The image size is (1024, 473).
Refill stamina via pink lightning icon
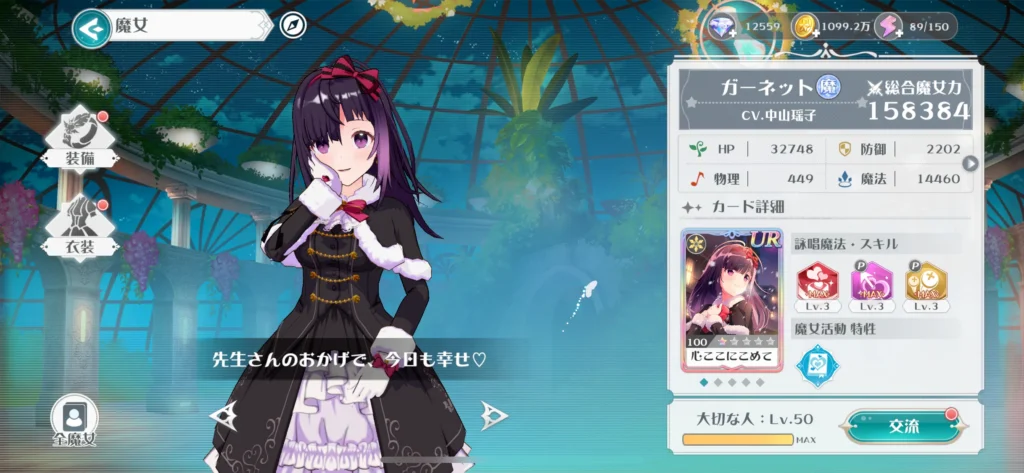(x=889, y=27)
